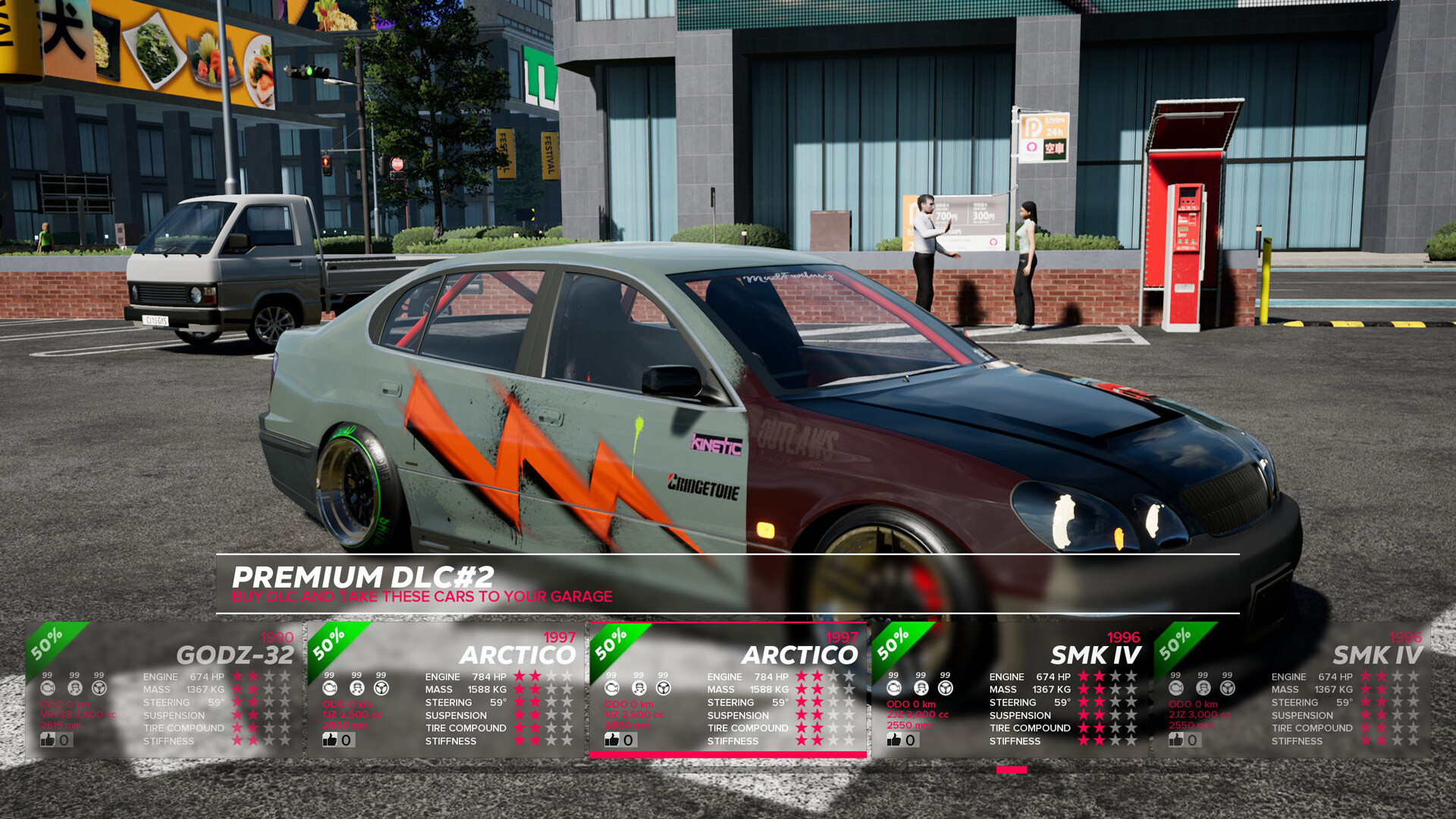Click the driver helmet icon on the GODZ-32 card
The height and width of the screenshot is (819, 1456).
75,688
